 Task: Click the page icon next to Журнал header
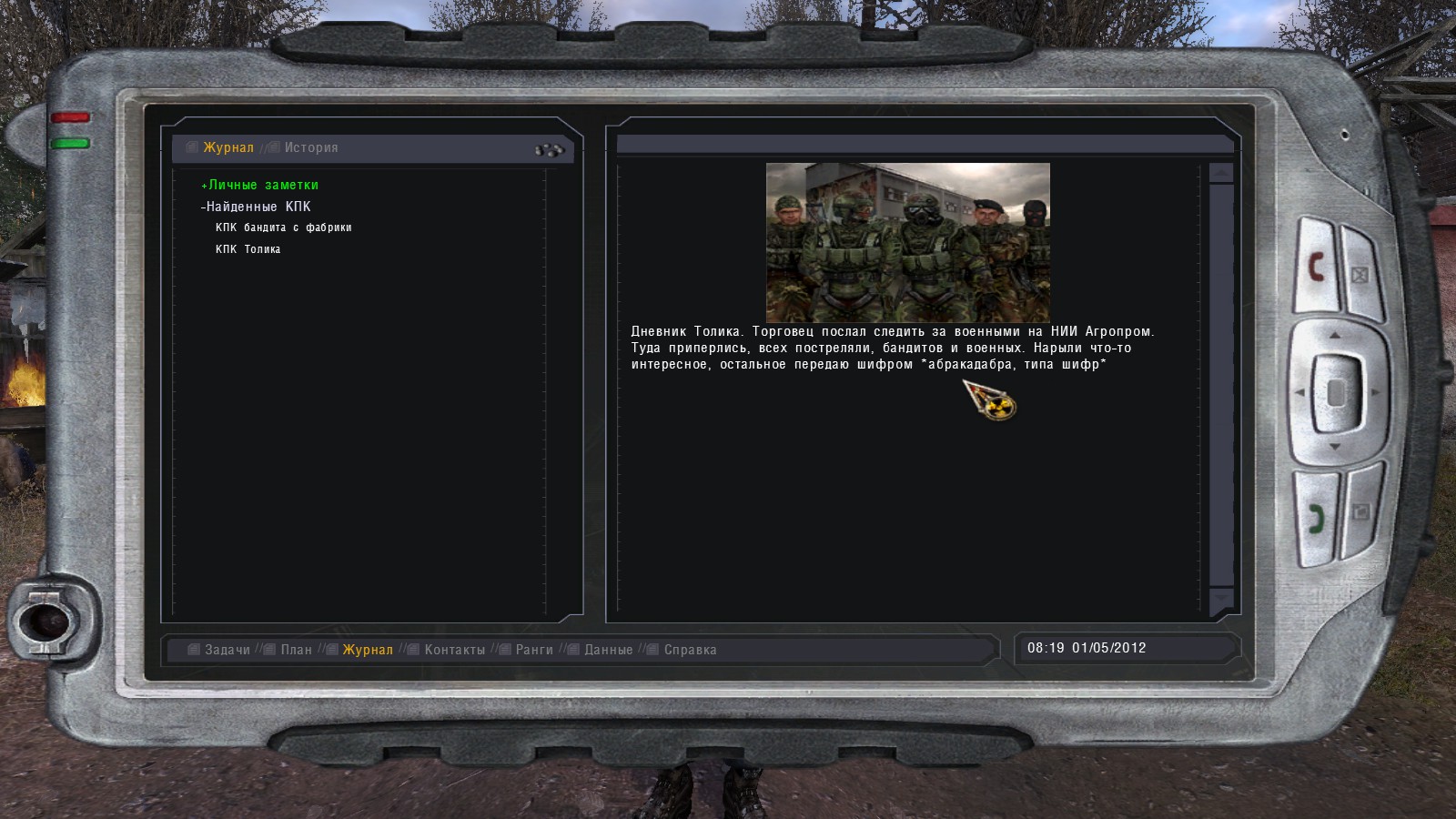[190, 147]
